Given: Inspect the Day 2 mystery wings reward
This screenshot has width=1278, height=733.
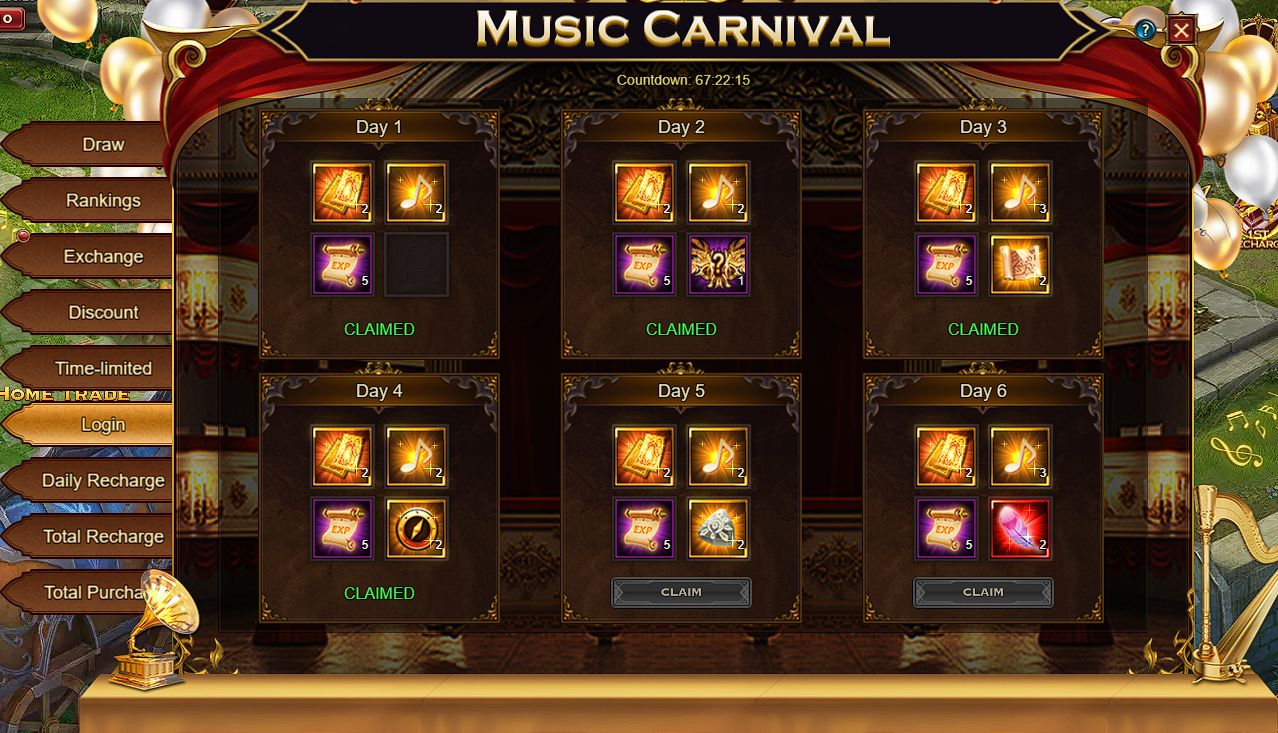Looking at the screenshot, I should [718, 265].
